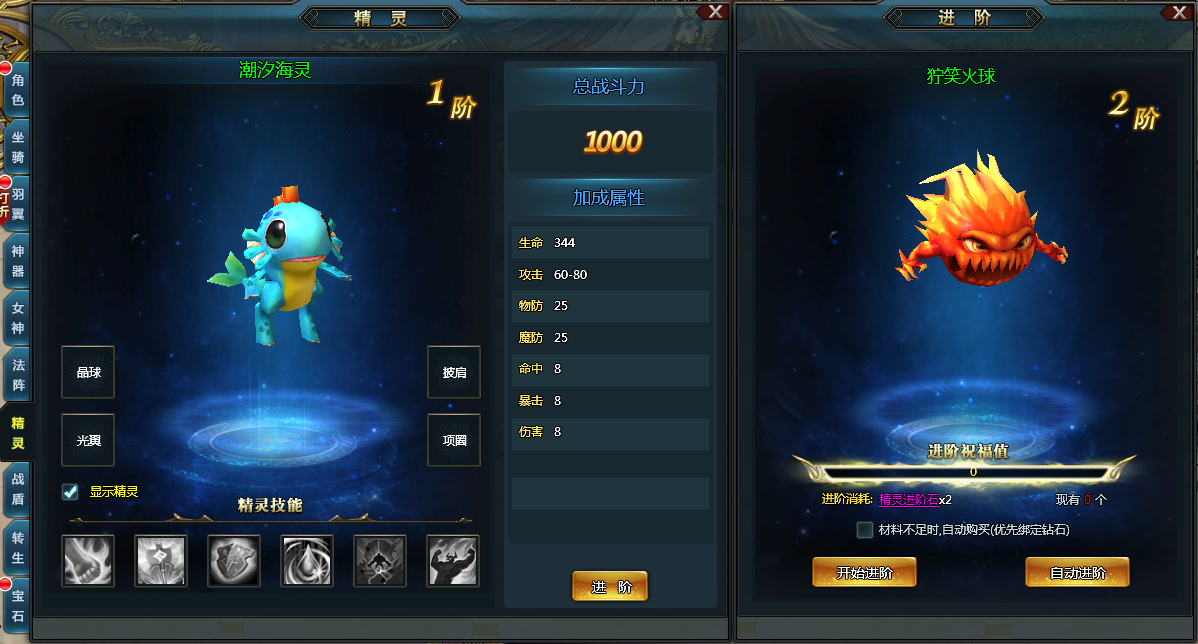The width and height of the screenshot is (1198, 644).
Task: Activate the 自动进阶 auto-advance button
Action: (1077, 573)
